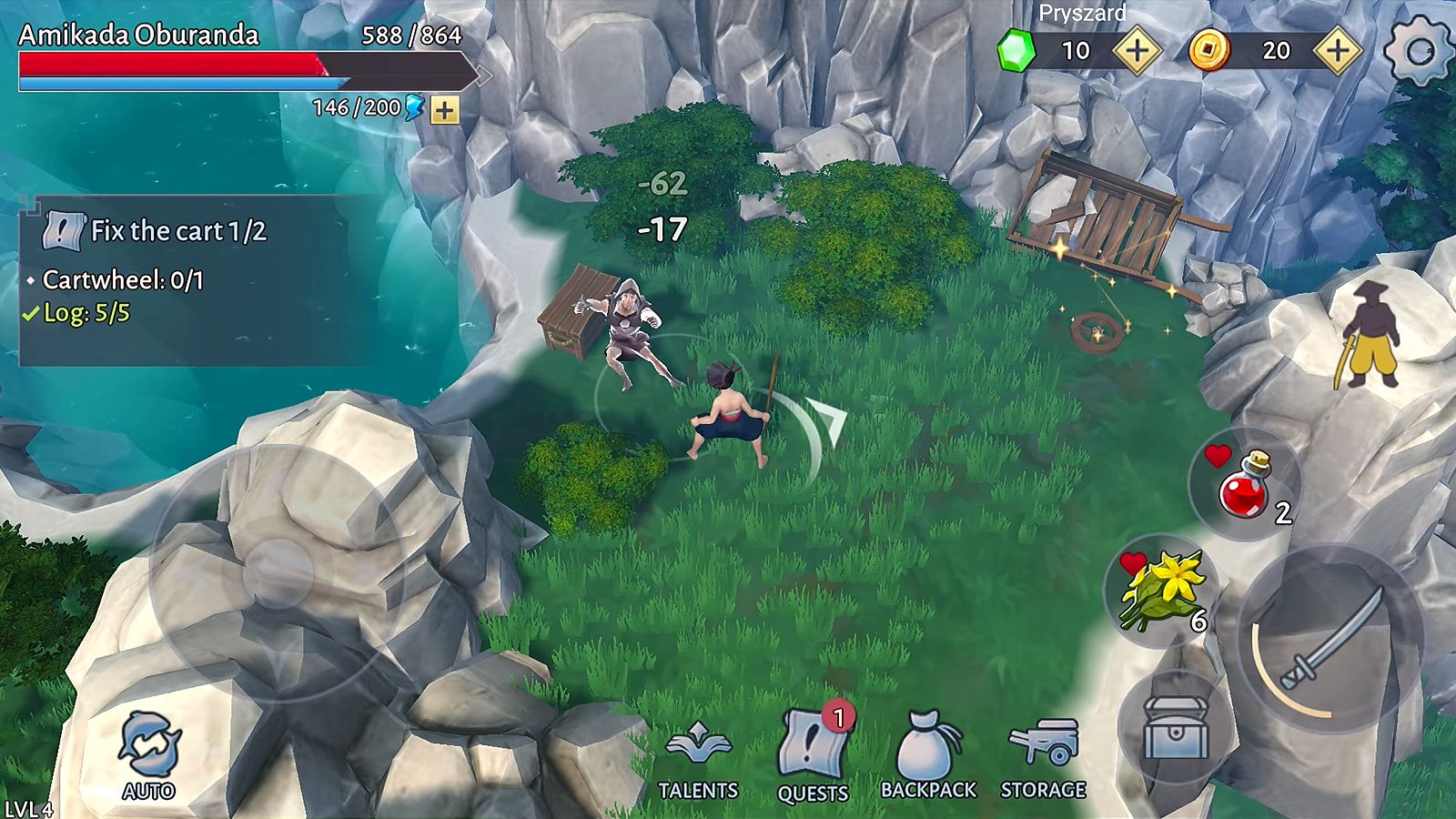Expand the gem purchase with plus button

[1136, 52]
